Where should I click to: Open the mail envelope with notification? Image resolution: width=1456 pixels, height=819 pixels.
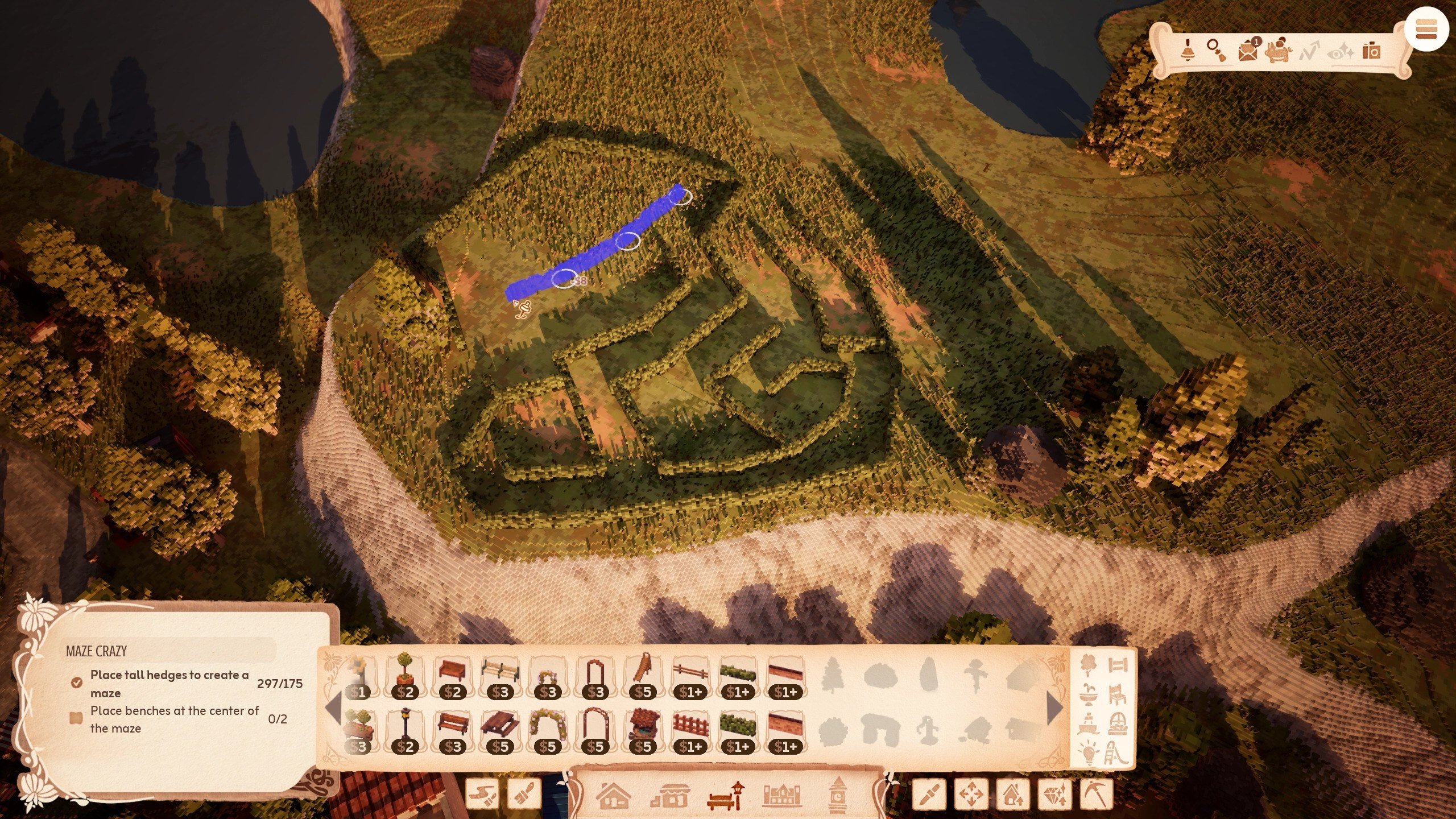coord(1248,50)
